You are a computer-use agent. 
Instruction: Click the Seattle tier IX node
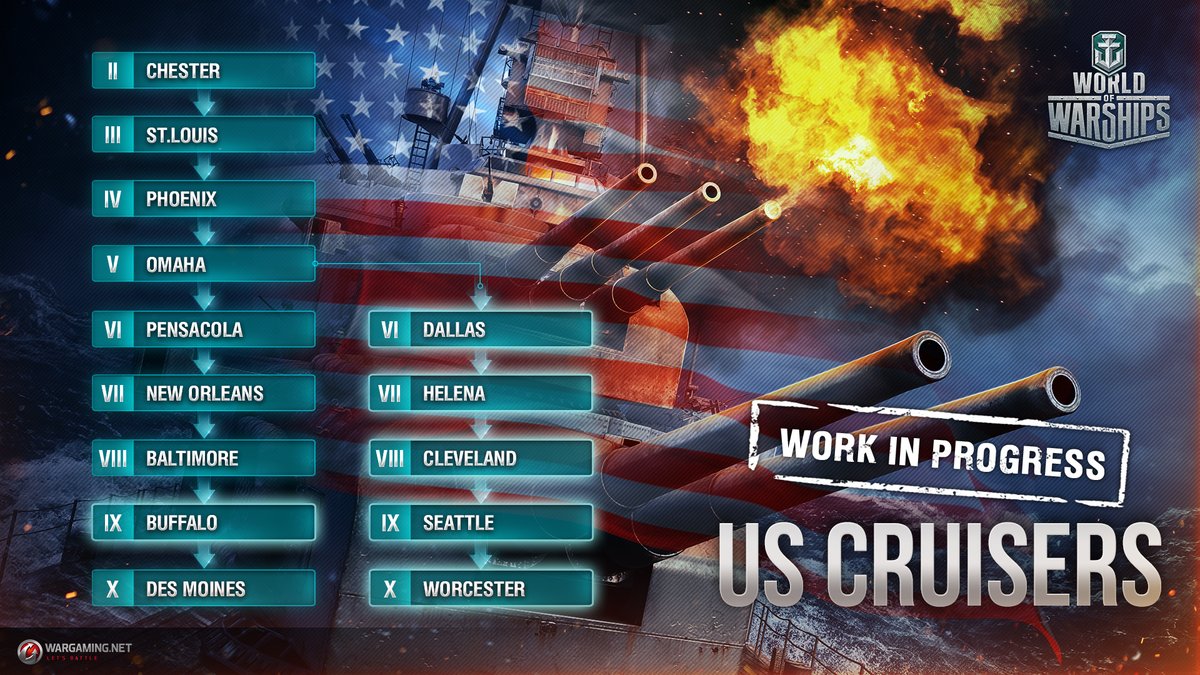tap(481, 522)
